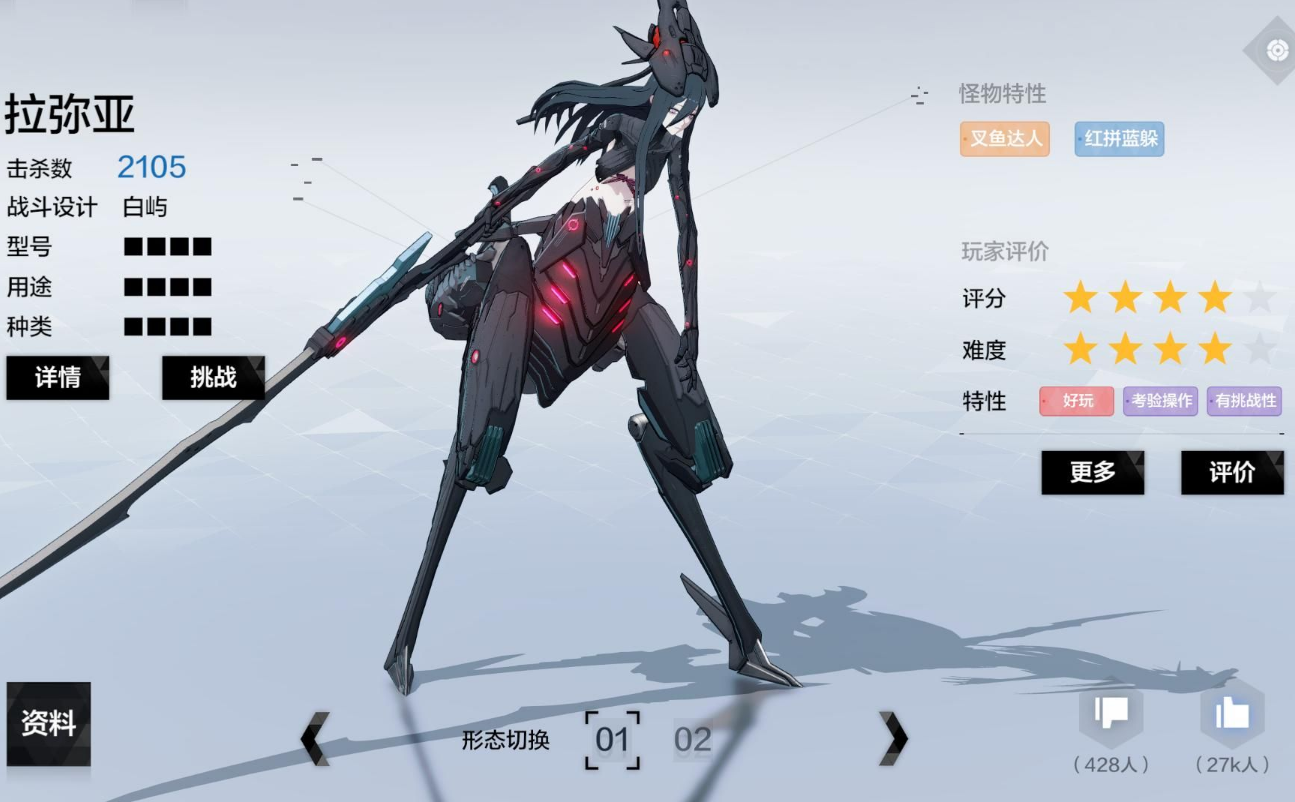Click the 好玩 feature tag
The width and height of the screenshot is (1295, 802).
click(1076, 401)
